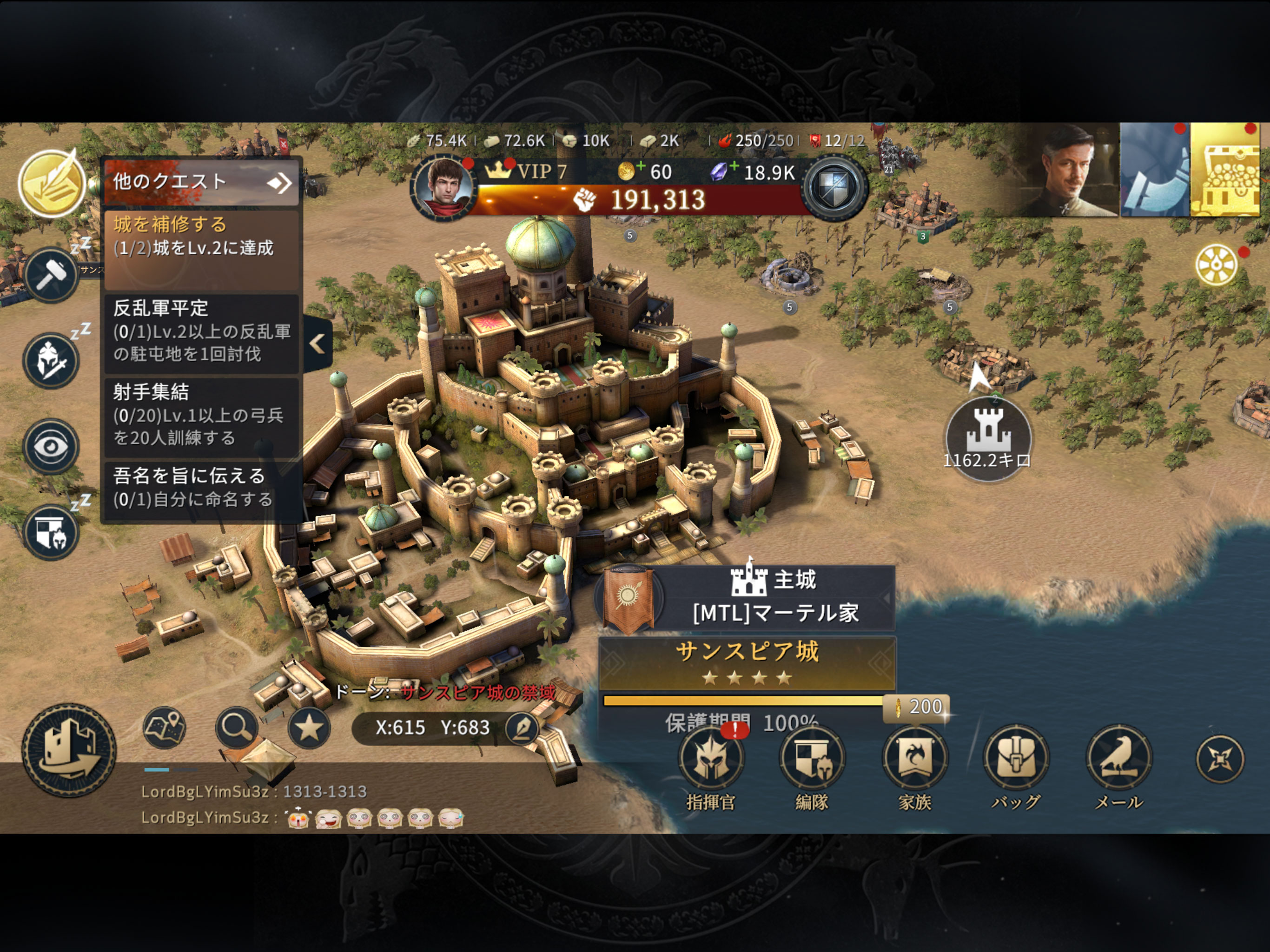This screenshot has height=952, width=1270.
Task: Open the world map icon
Action: tap(164, 727)
